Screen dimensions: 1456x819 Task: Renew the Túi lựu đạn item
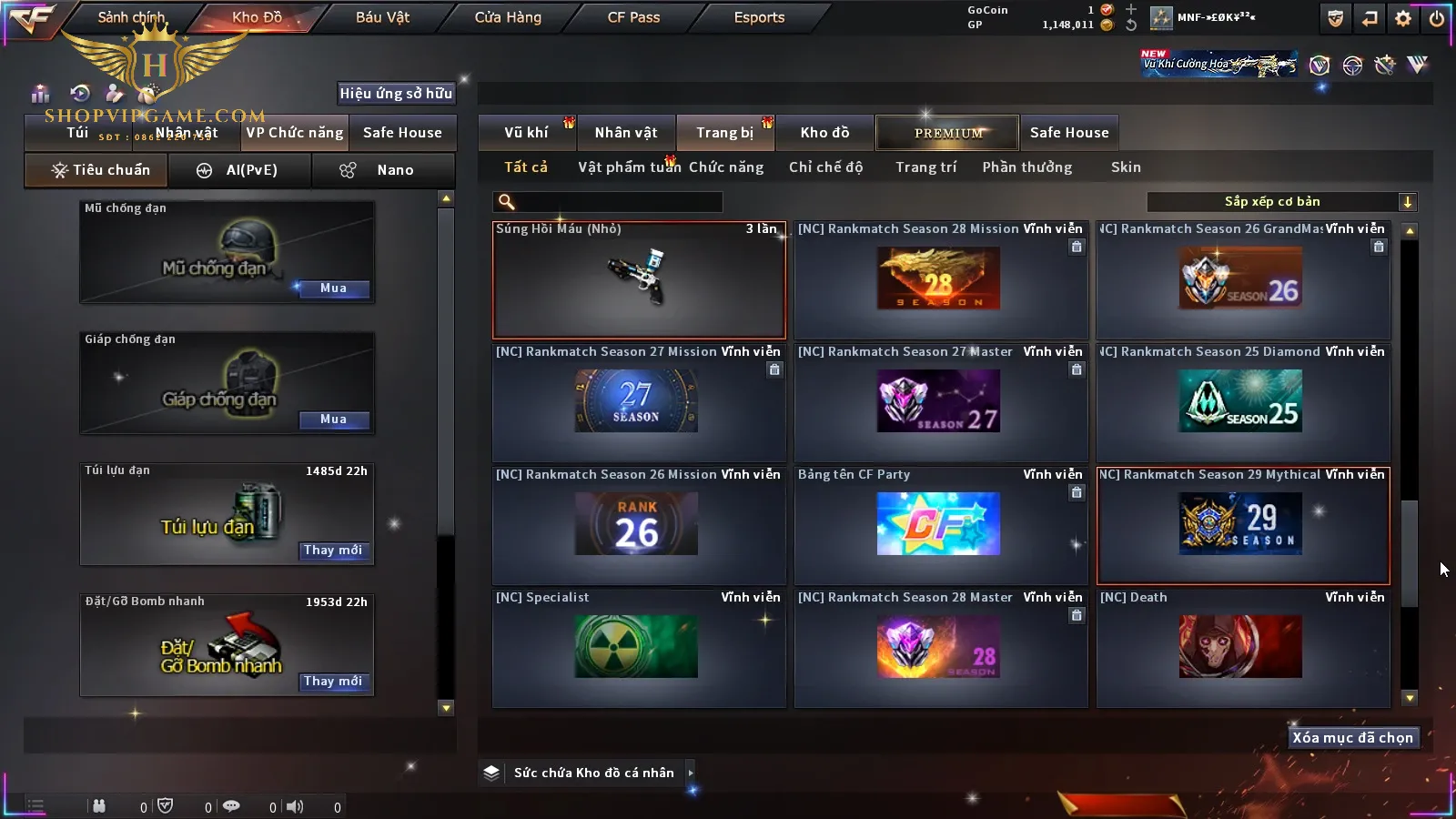point(333,551)
